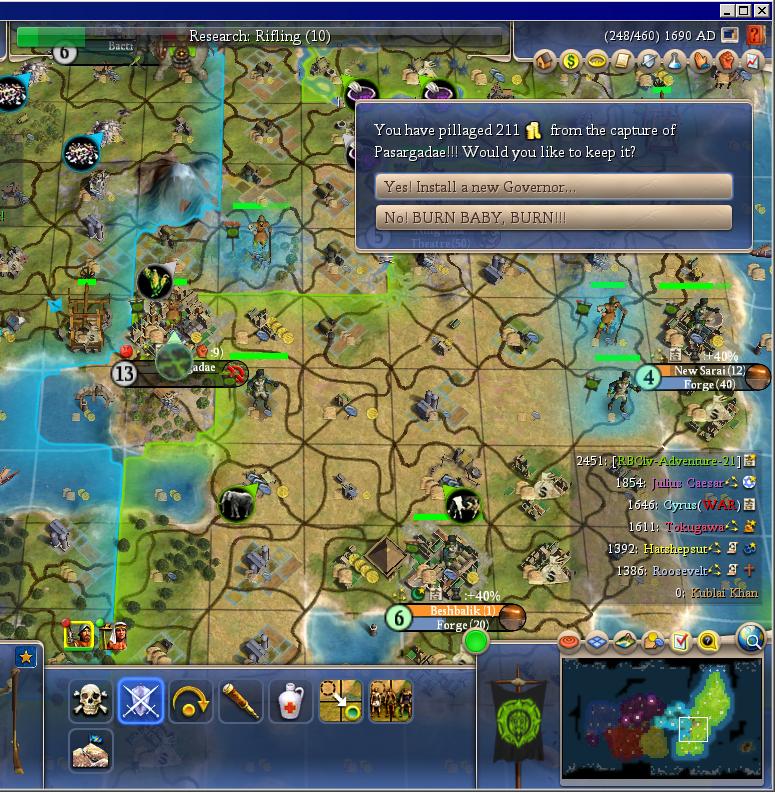Select the crossed-swords shield fortify command

(x=140, y=701)
